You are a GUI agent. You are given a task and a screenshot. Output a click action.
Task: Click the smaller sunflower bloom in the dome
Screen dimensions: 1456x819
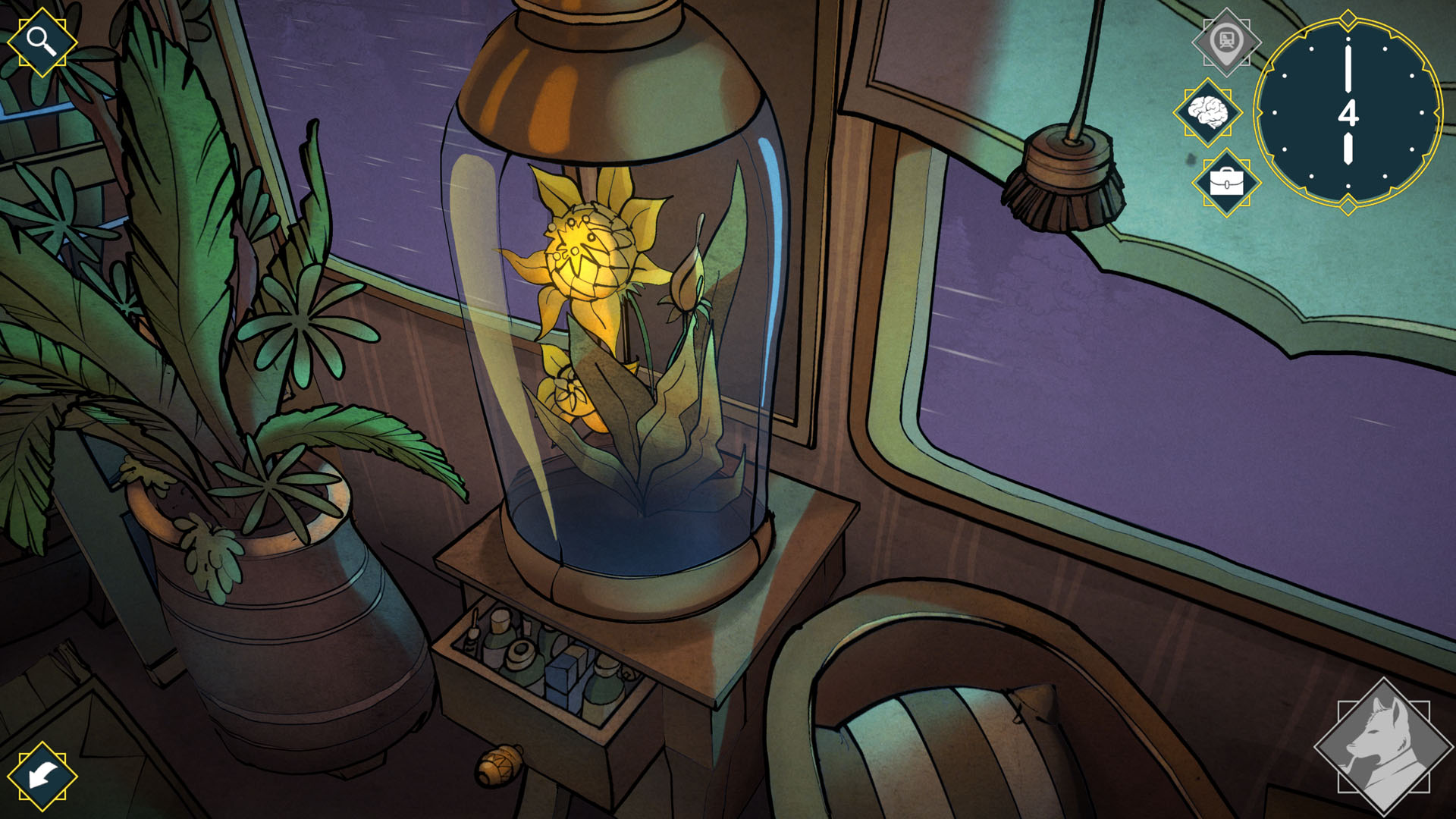point(565,391)
